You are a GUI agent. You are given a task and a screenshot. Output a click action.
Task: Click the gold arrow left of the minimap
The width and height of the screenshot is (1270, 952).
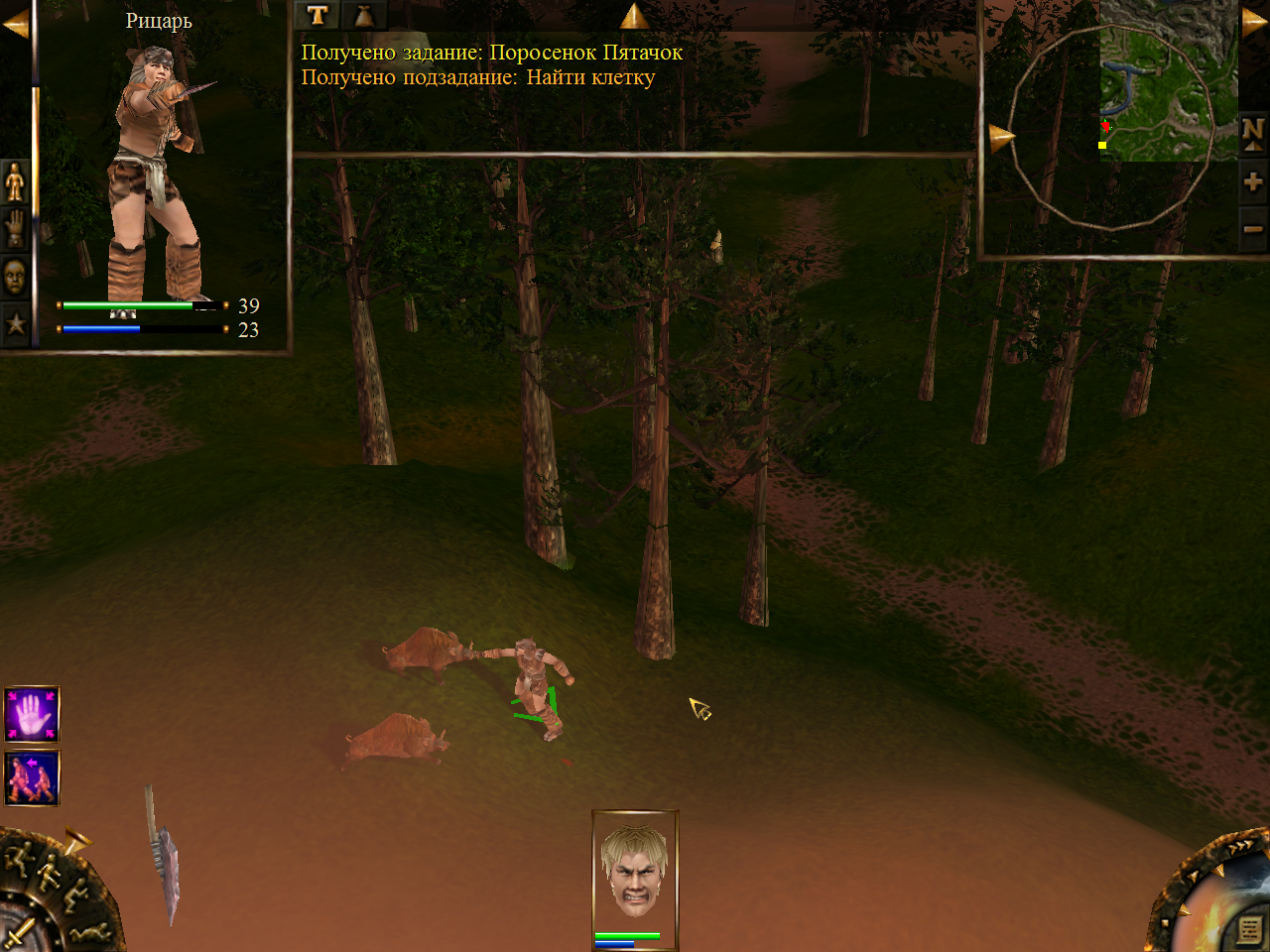coord(1001,137)
